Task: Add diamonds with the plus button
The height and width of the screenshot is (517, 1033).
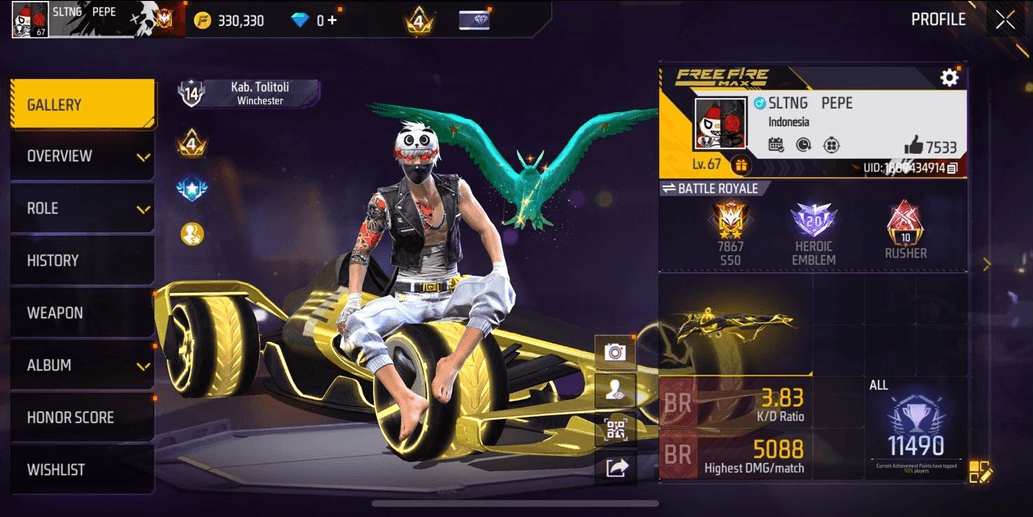Action: click(x=332, y=20)
